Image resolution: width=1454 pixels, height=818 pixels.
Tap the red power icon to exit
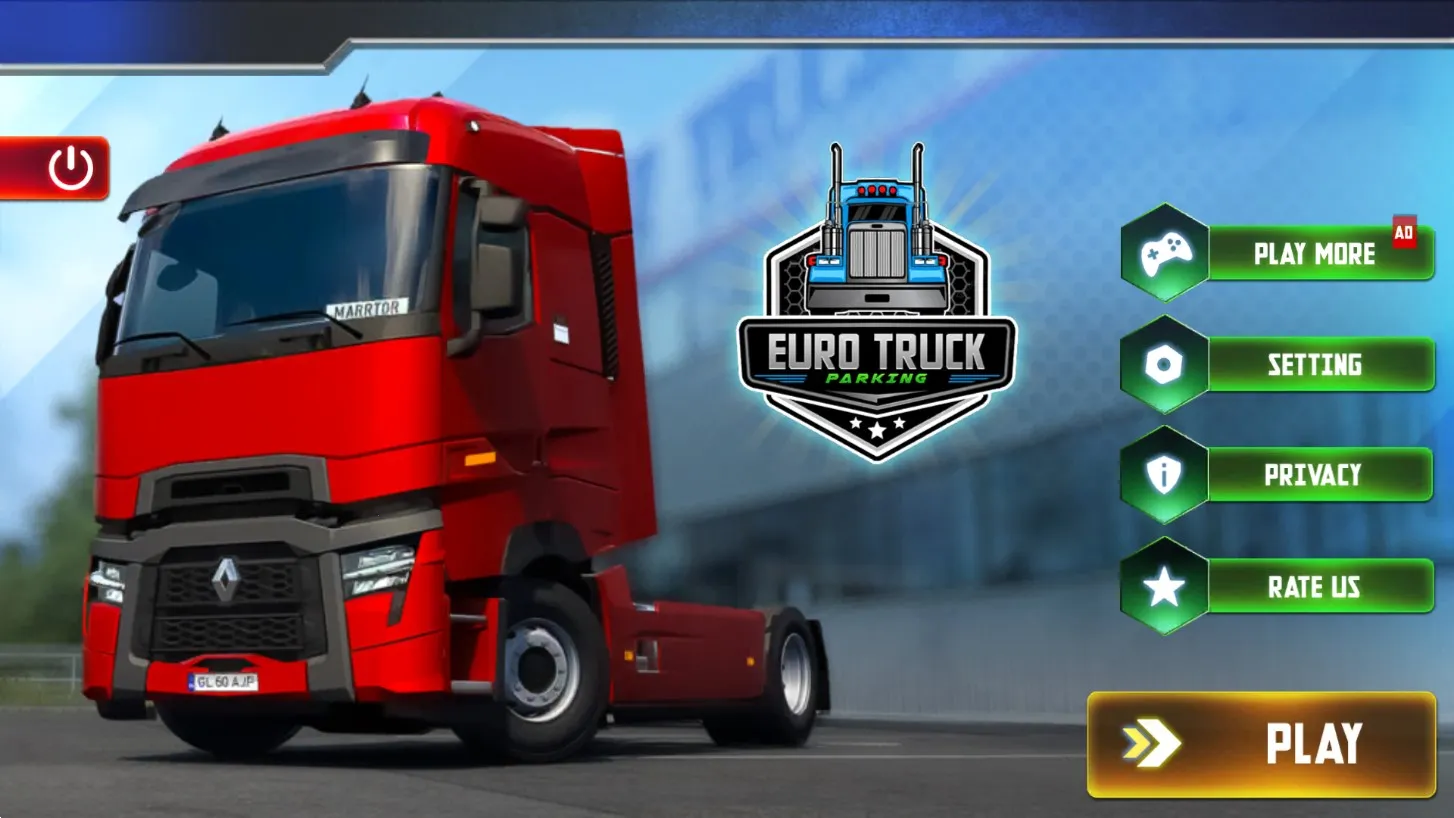[x=68, y=166]
